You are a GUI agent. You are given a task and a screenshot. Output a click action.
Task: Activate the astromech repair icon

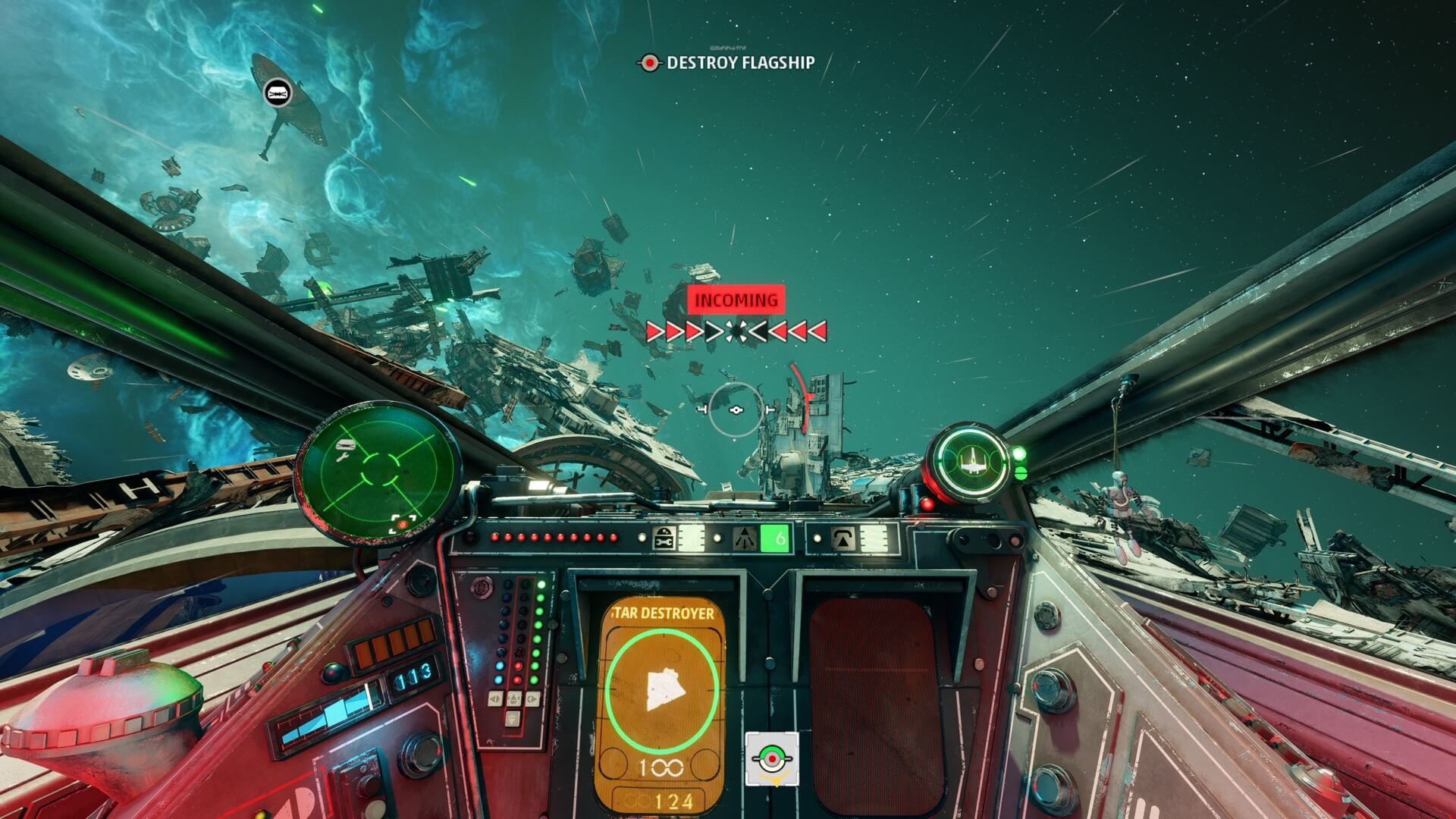coord(664,539)
